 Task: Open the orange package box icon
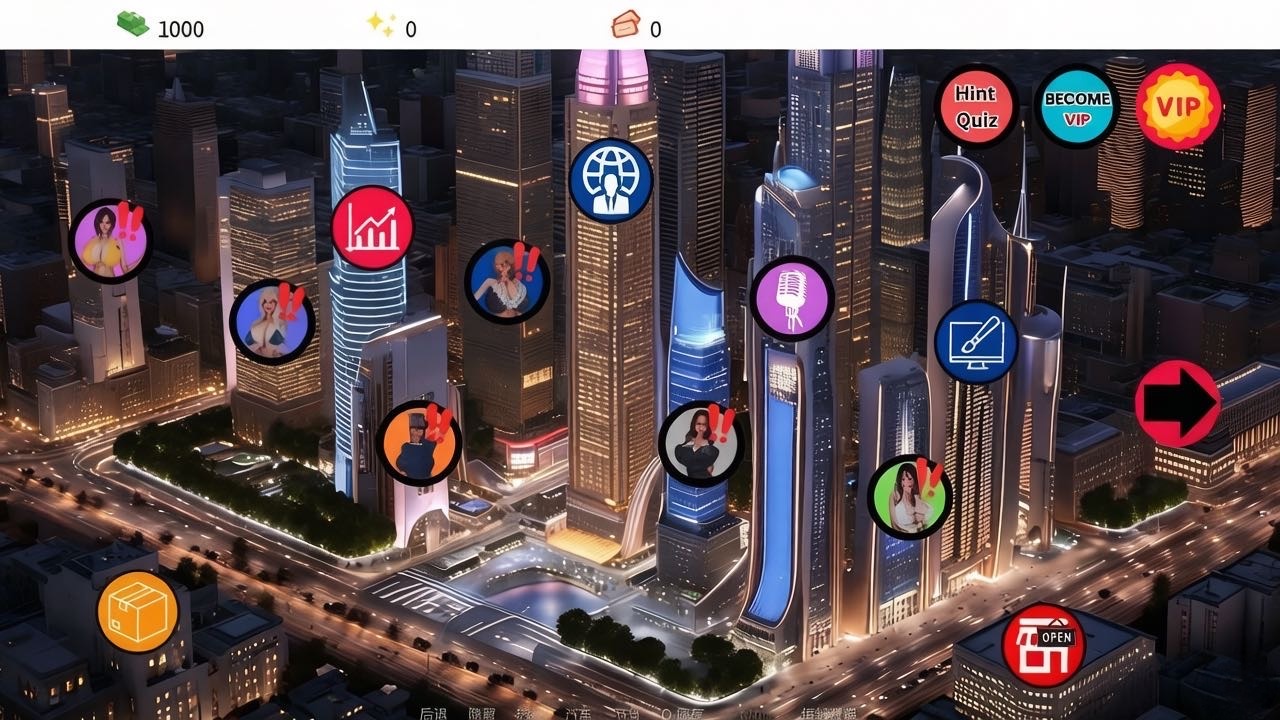(x=138, y=612)
